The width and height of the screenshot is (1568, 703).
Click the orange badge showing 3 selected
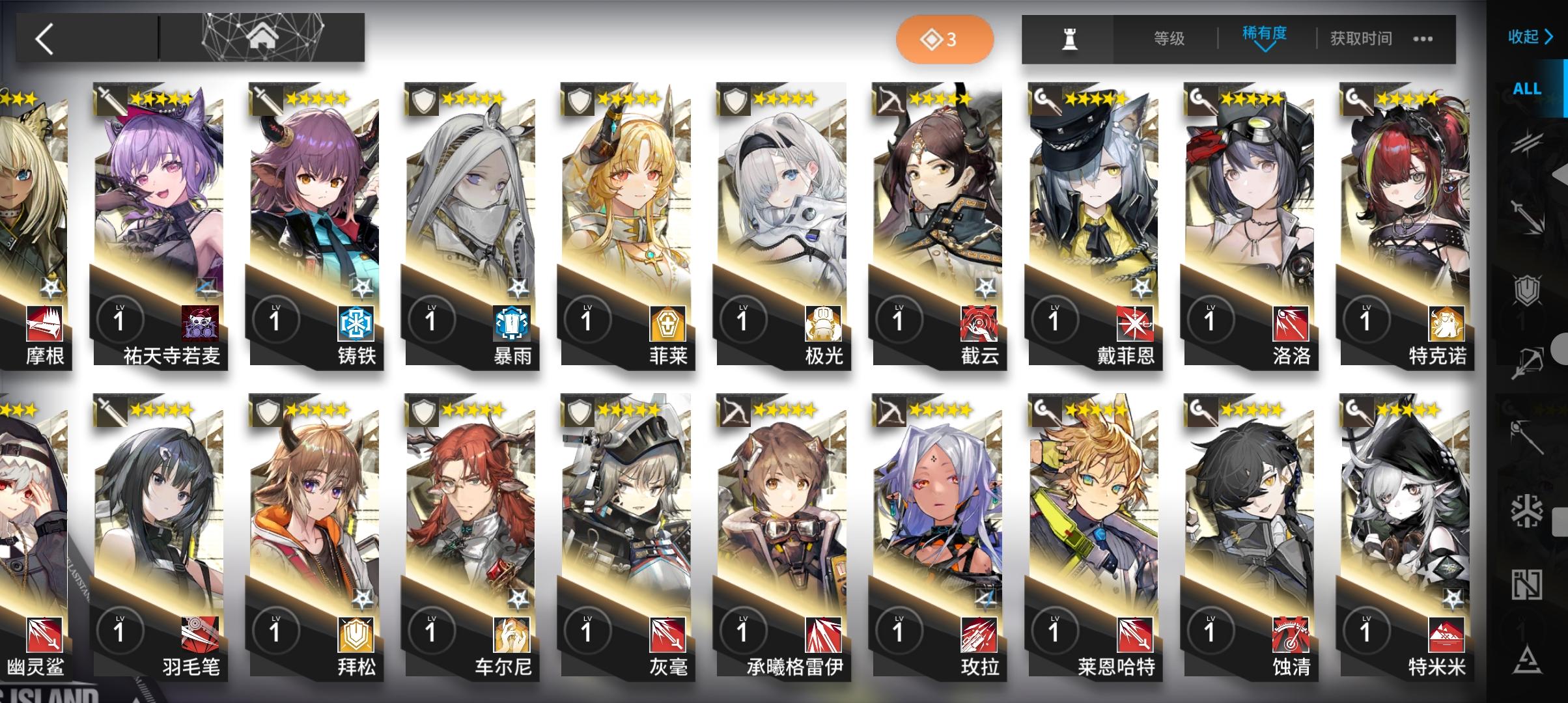pyautogui.click(x=945, y=39)
